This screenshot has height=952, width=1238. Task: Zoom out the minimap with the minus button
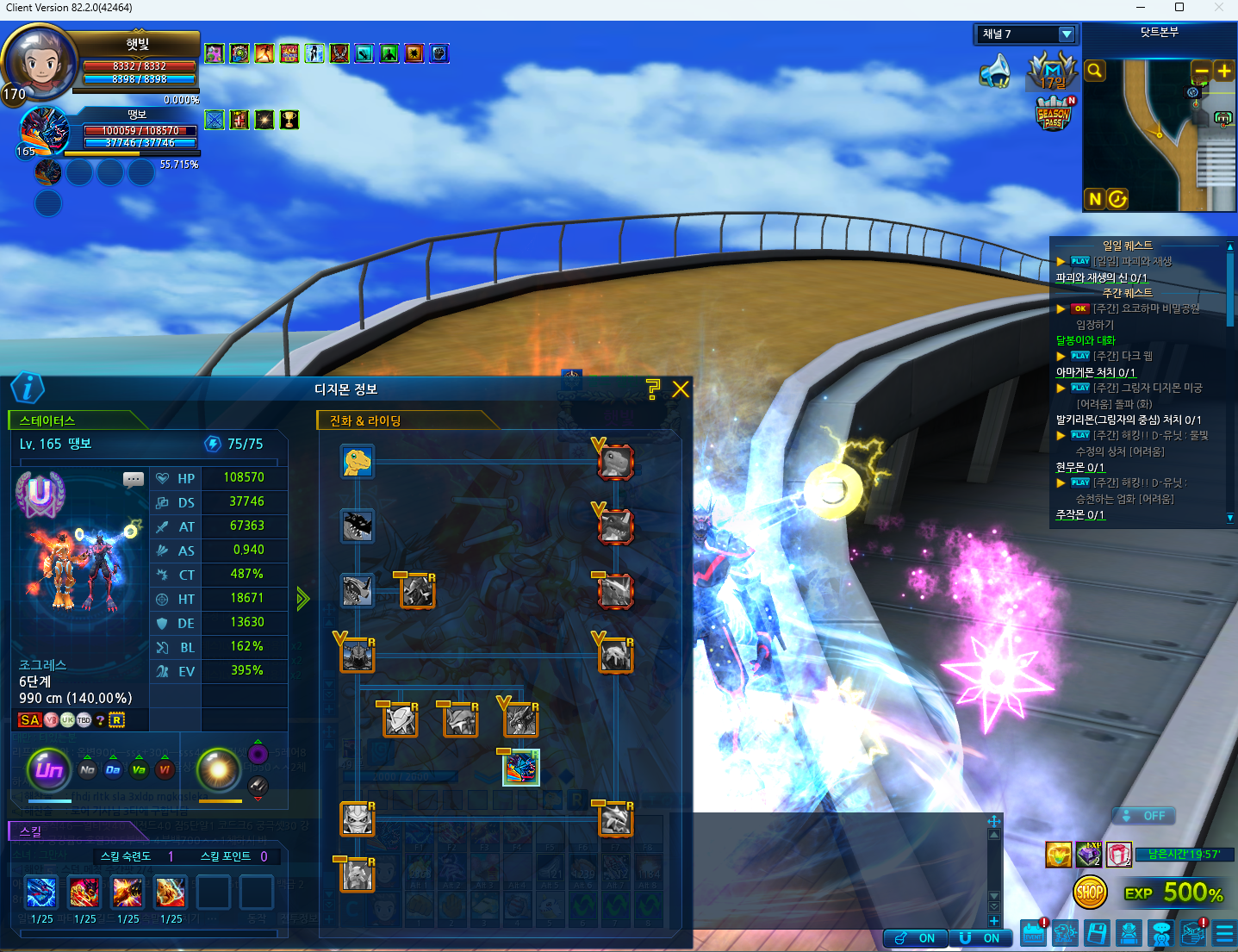coord(1201,71)
